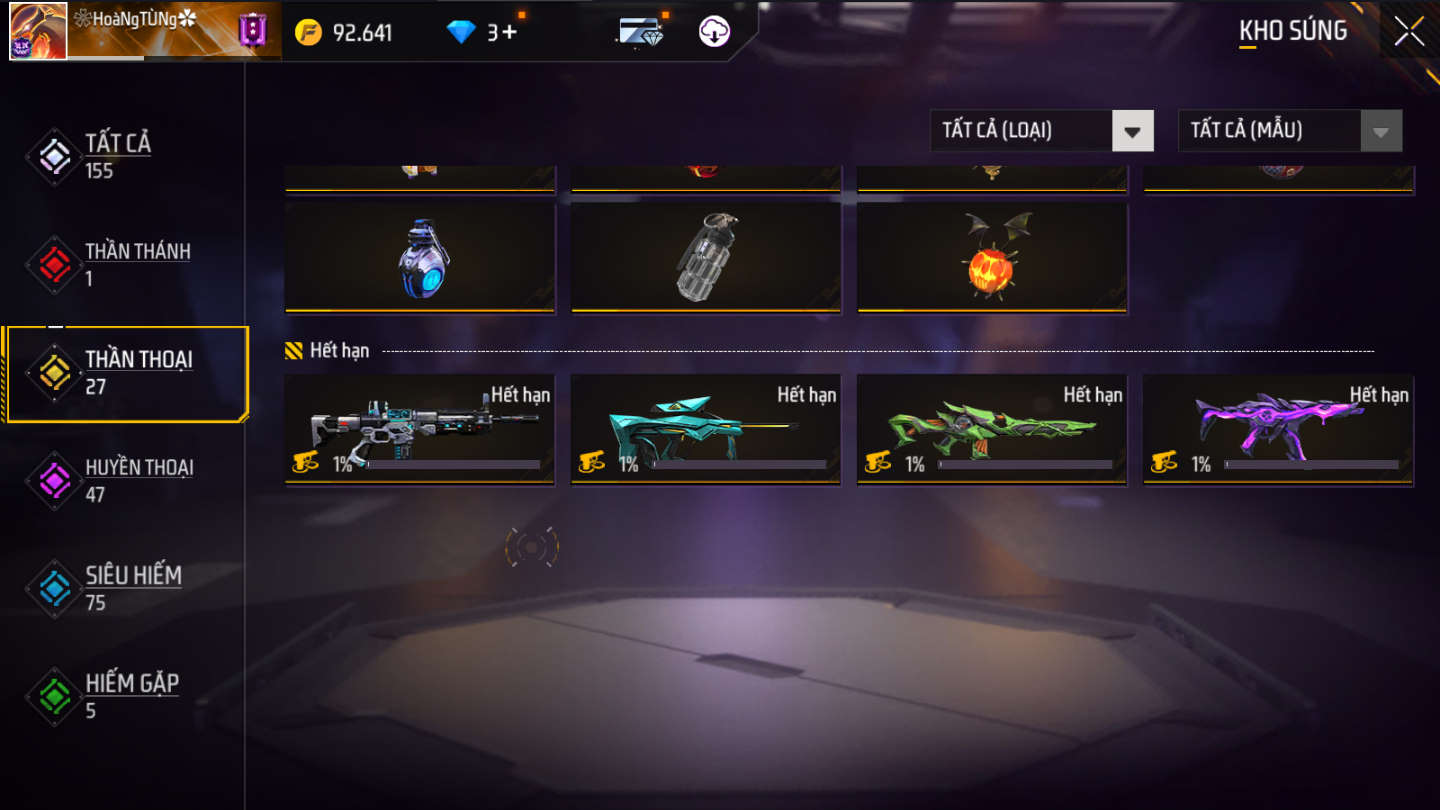Choose the expired green dragon gun skin

(992, 429)
